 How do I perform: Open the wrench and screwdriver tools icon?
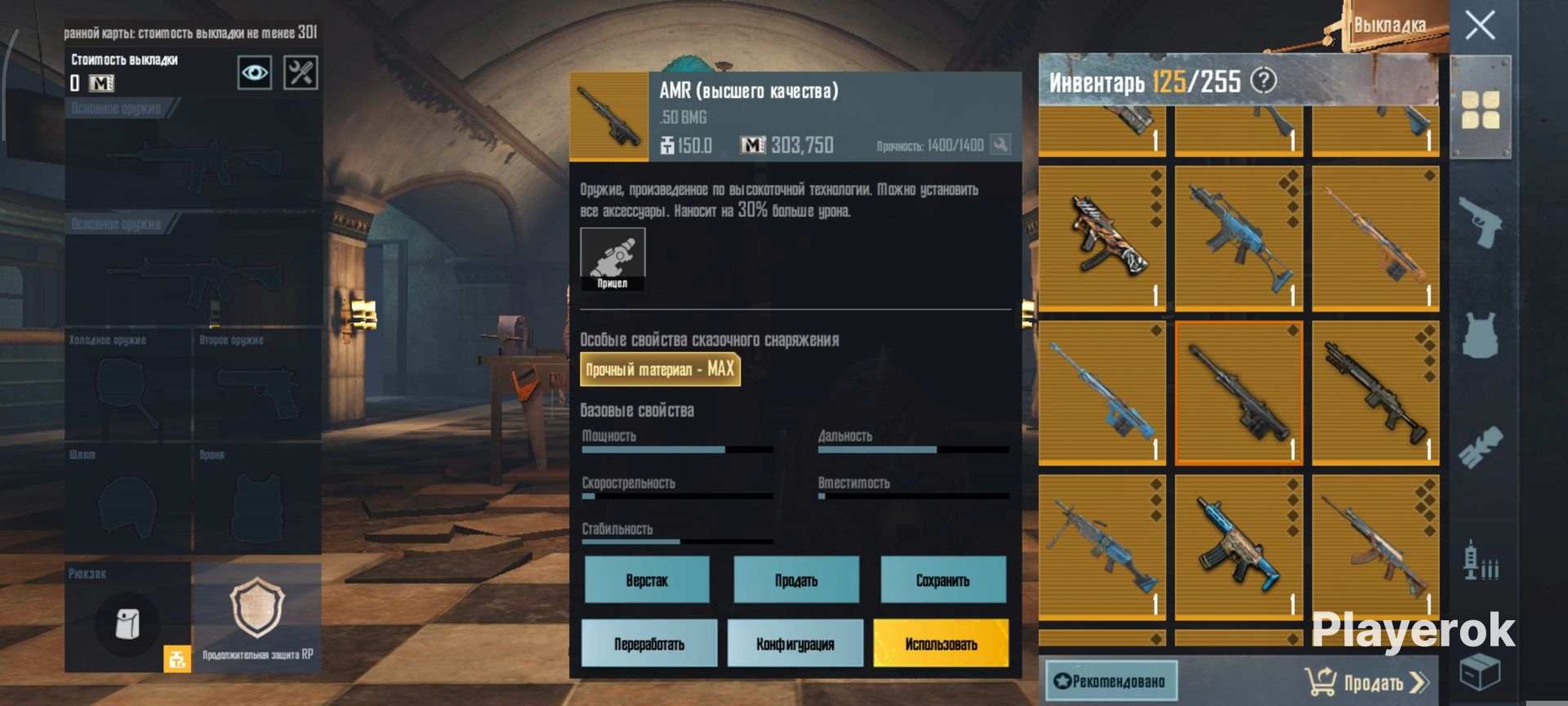click(x=301, y=73)
